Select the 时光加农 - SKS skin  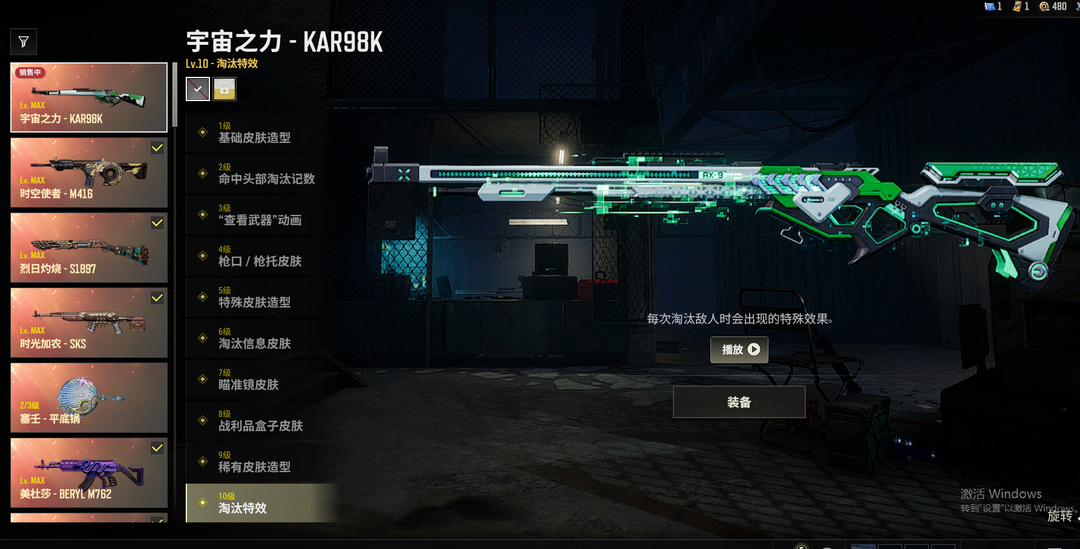(89, 323)
